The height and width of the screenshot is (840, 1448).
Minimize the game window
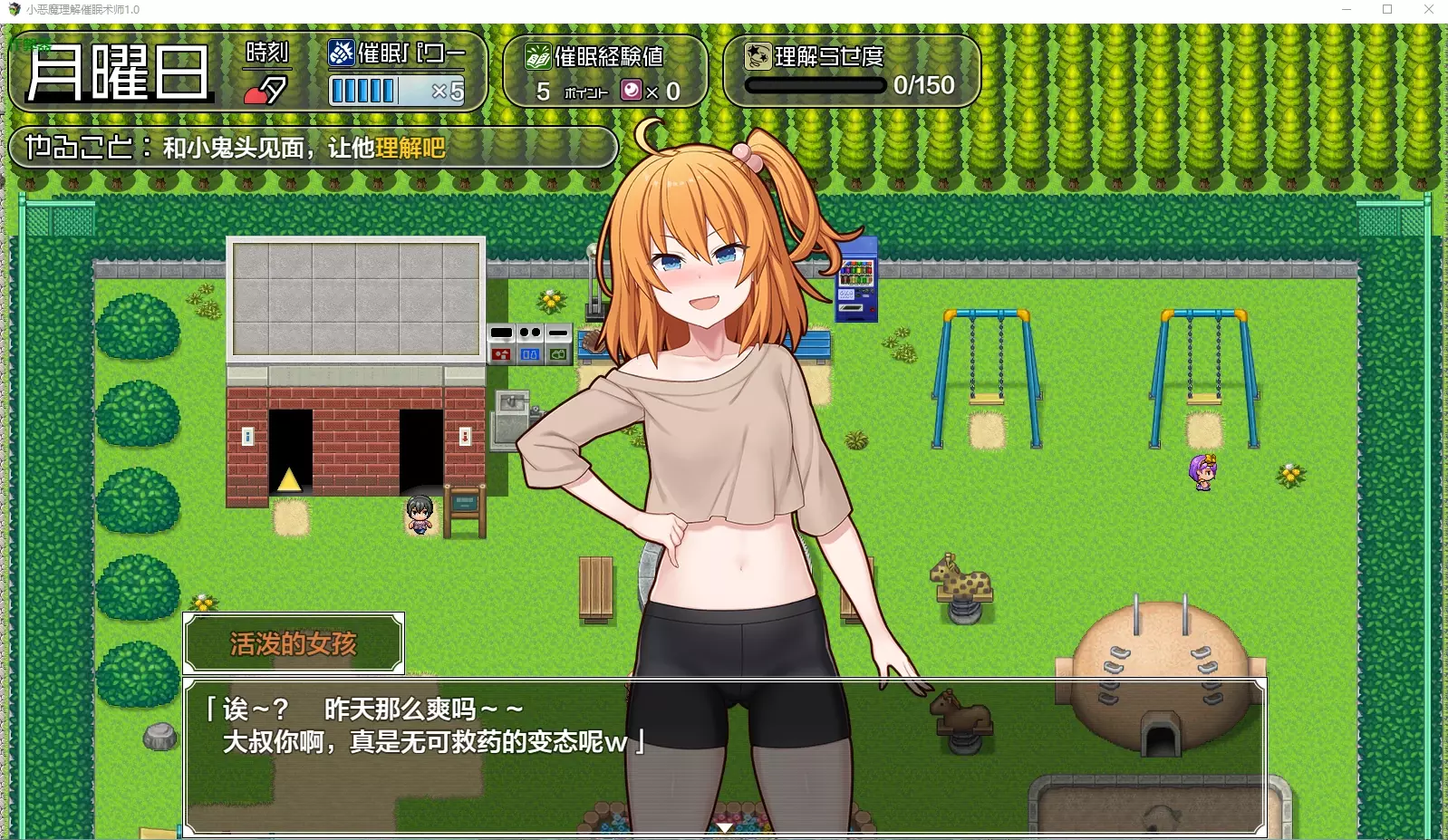tap(1347, 10)
